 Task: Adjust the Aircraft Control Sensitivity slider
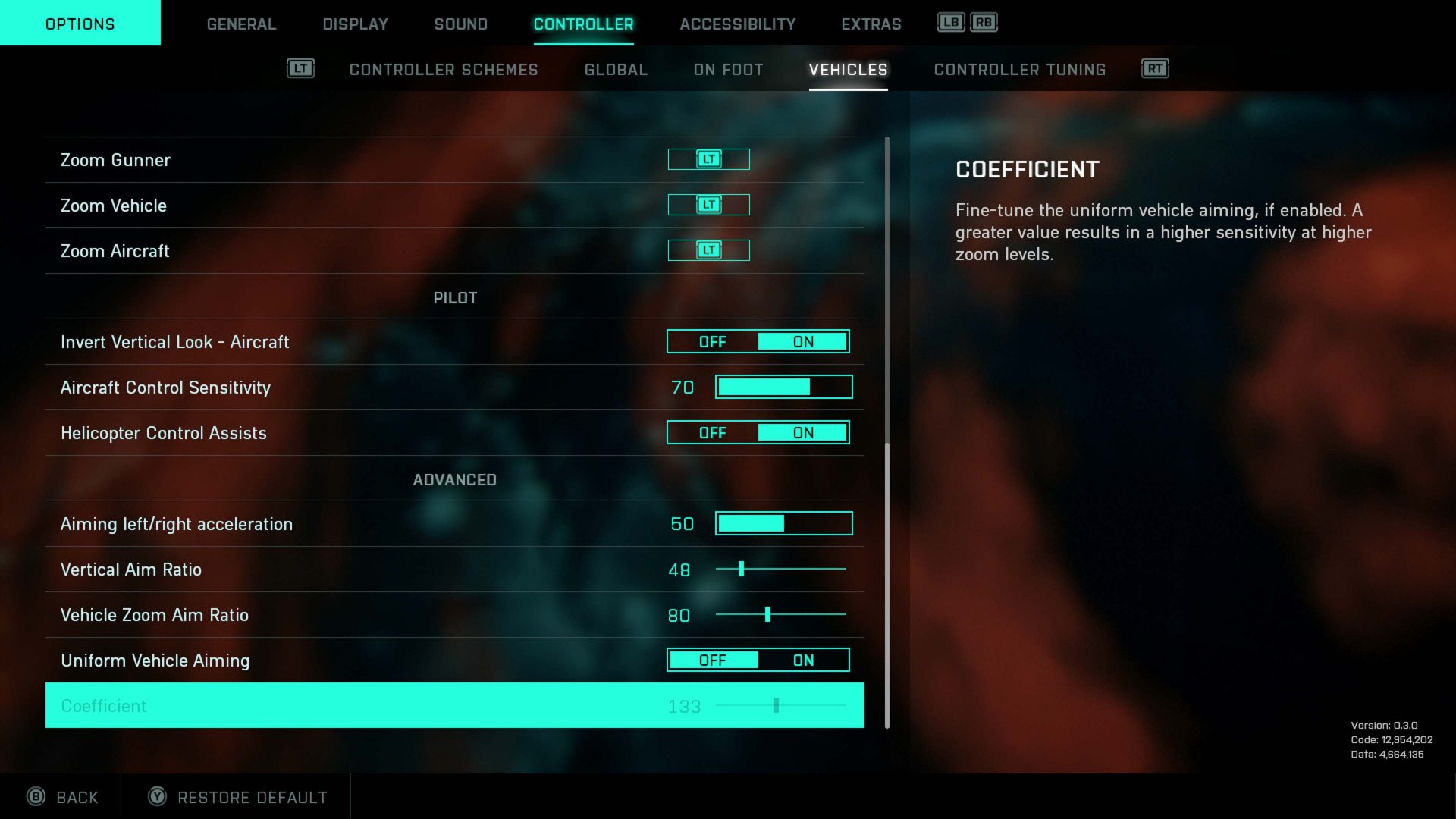(x=783, y=388)
